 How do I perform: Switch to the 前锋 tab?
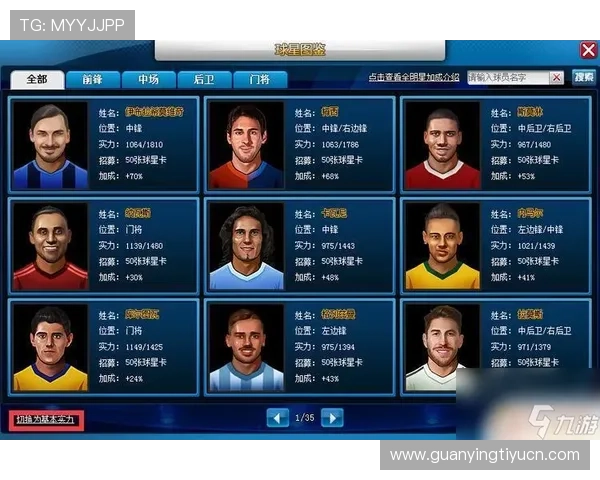[x=93, y=79]
